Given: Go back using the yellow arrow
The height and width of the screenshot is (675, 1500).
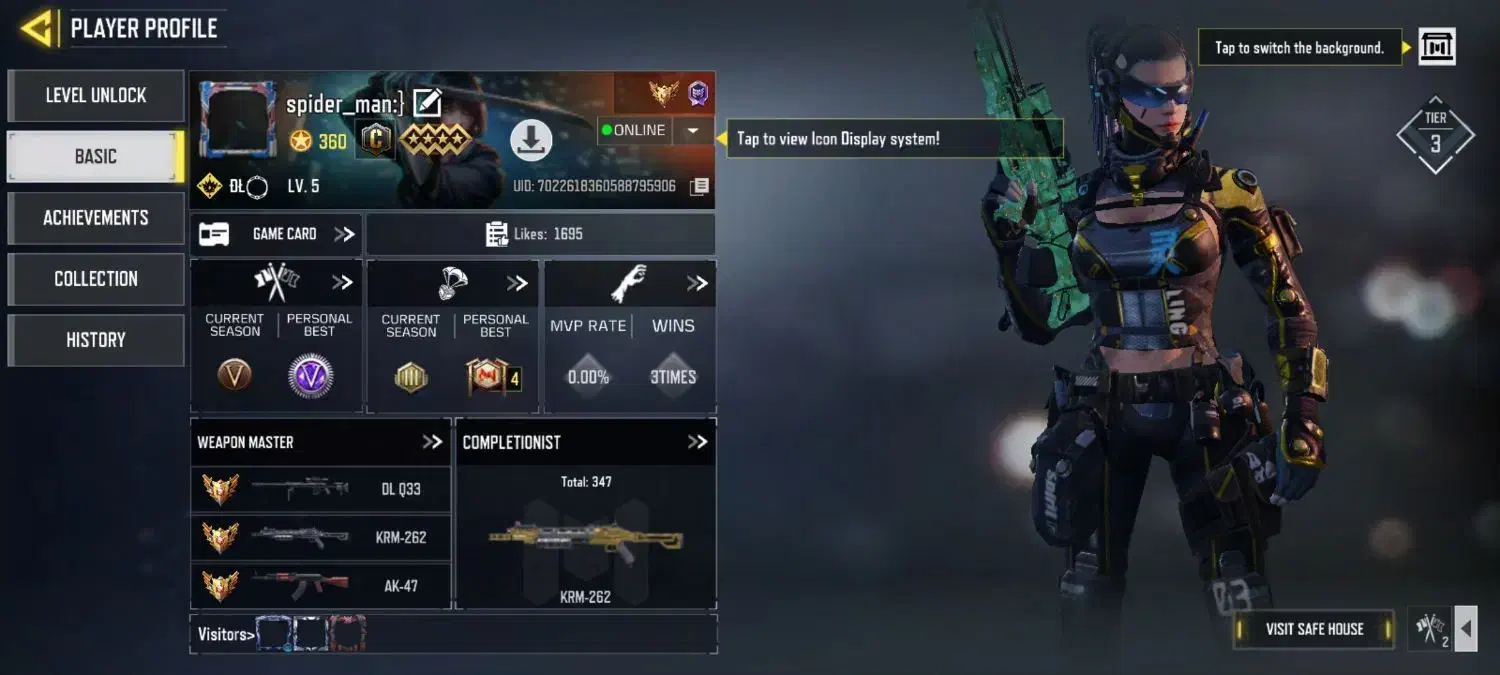Looking at the screenshot, I should tap(37, 28).
